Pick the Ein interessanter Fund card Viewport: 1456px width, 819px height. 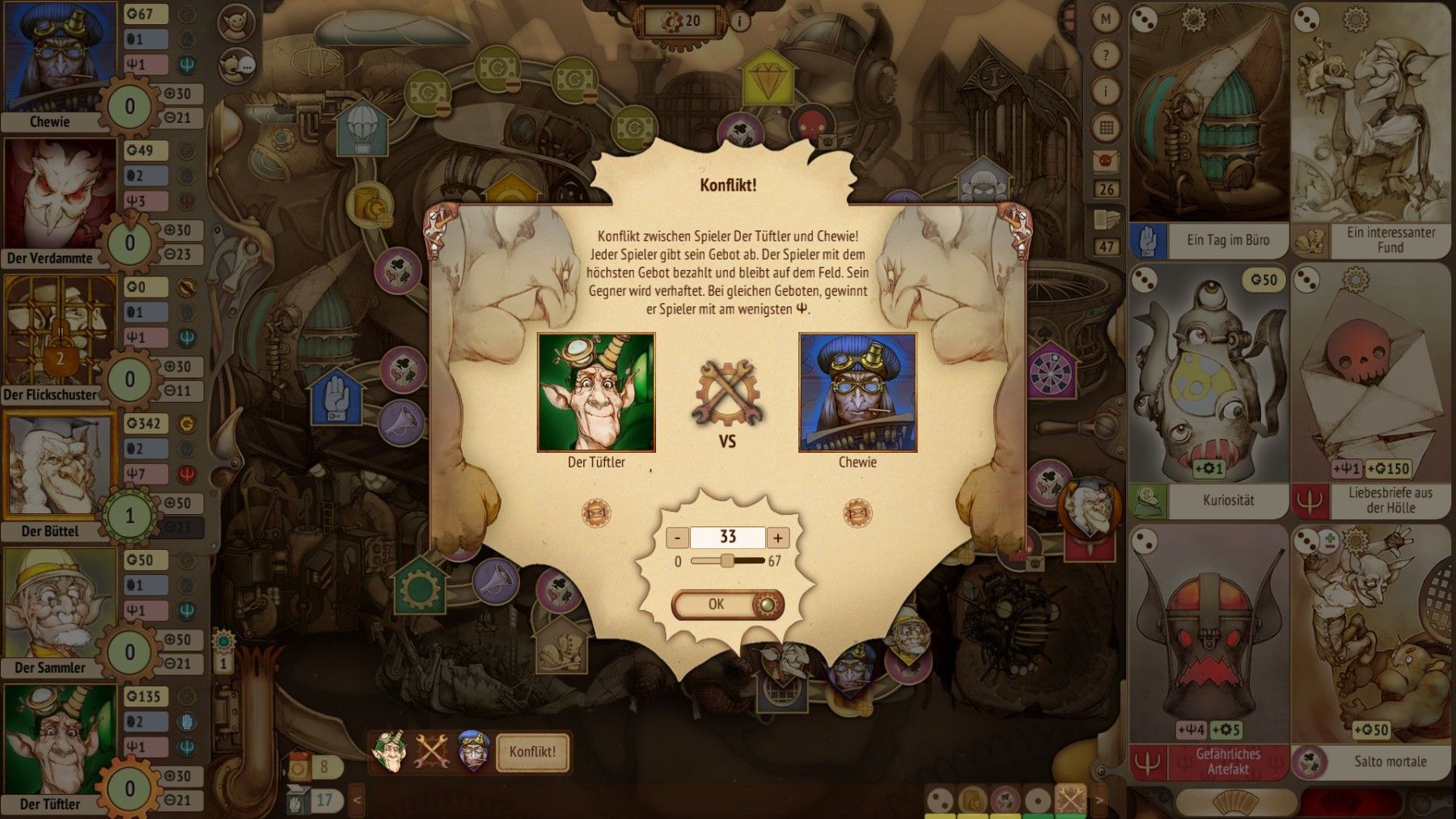[1371, 129]
